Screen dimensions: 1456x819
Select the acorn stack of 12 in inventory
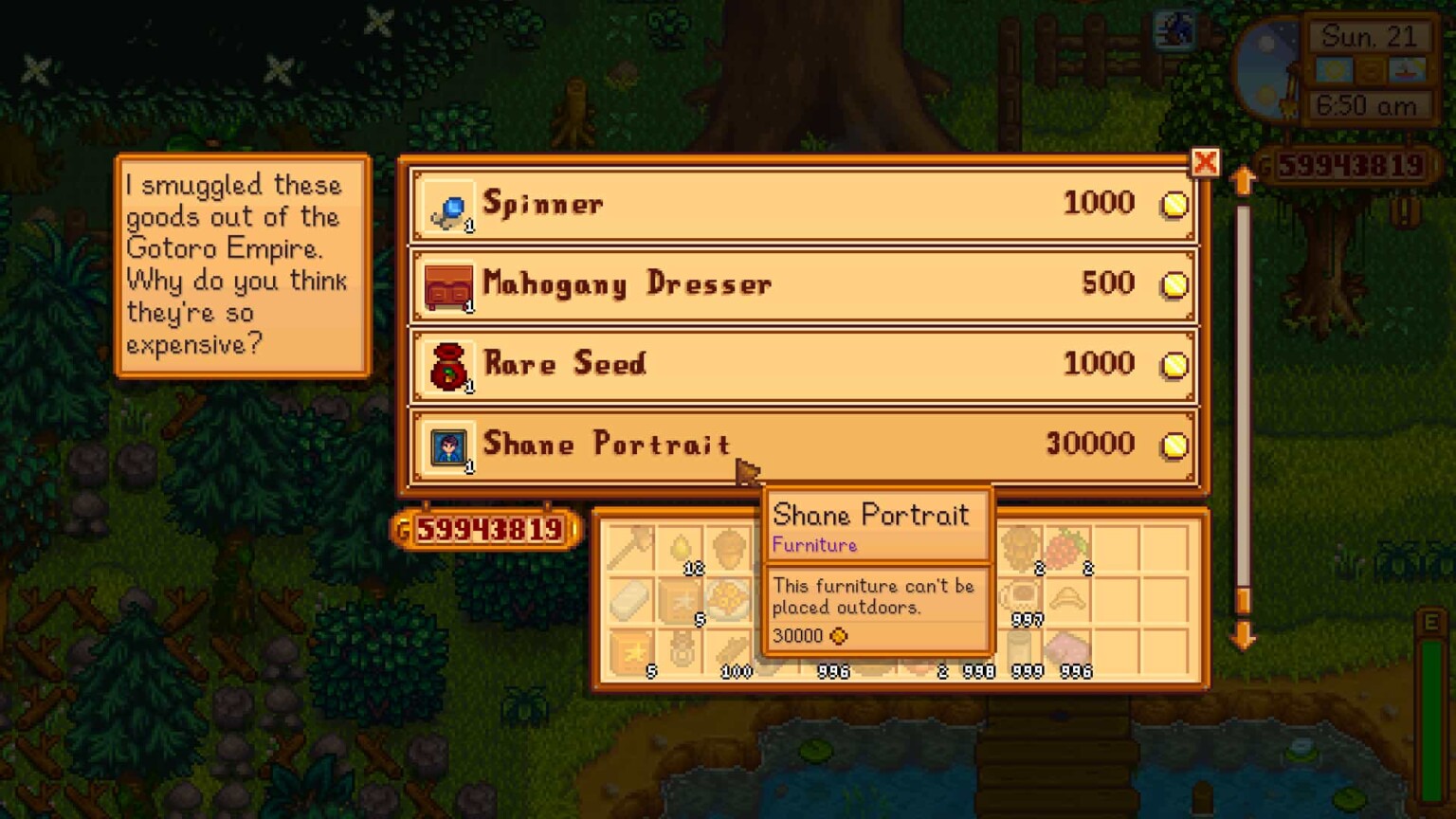tap(729, 548)
